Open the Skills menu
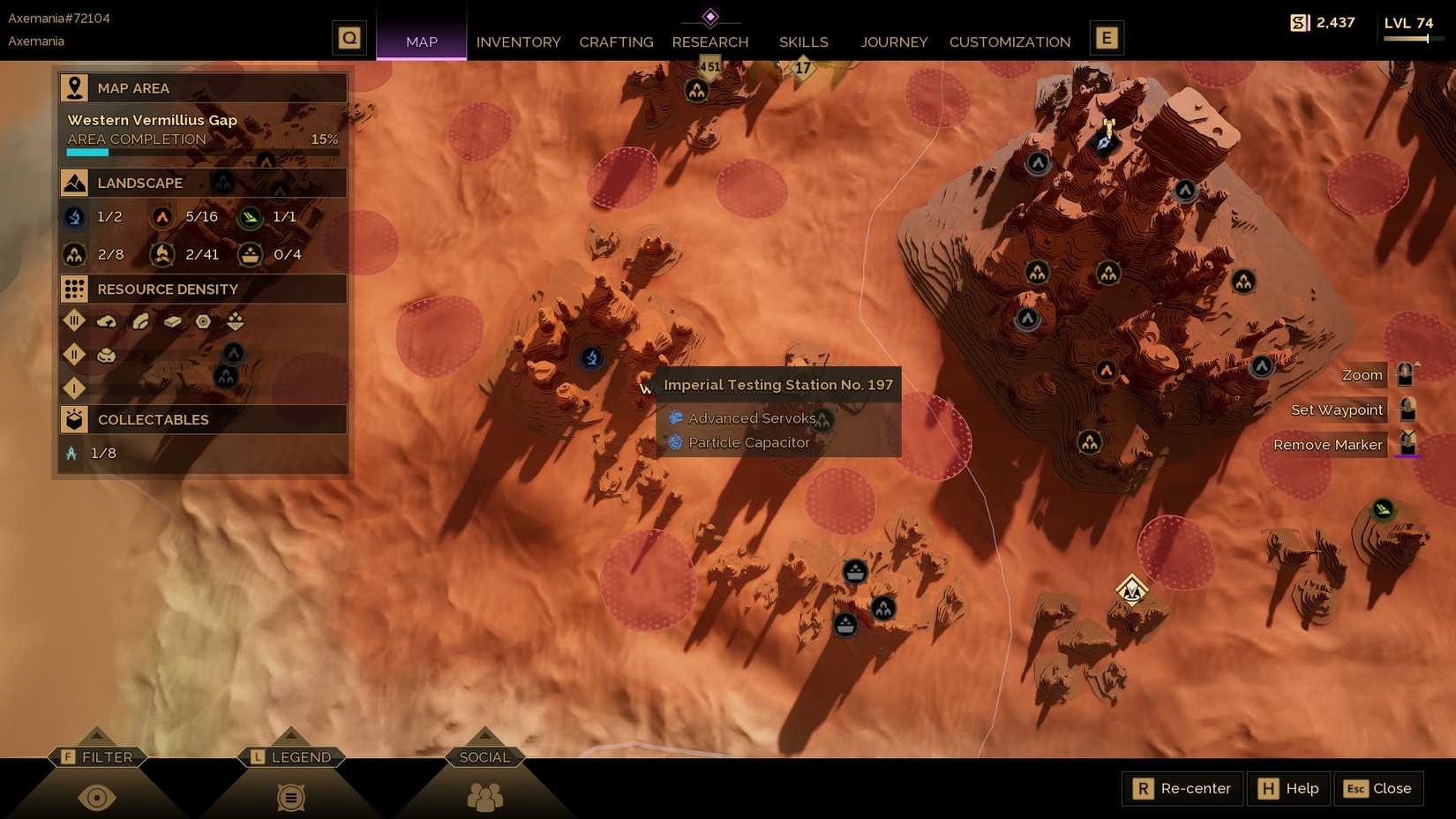This screenshot has width=1456, height=819. (802, 41)
